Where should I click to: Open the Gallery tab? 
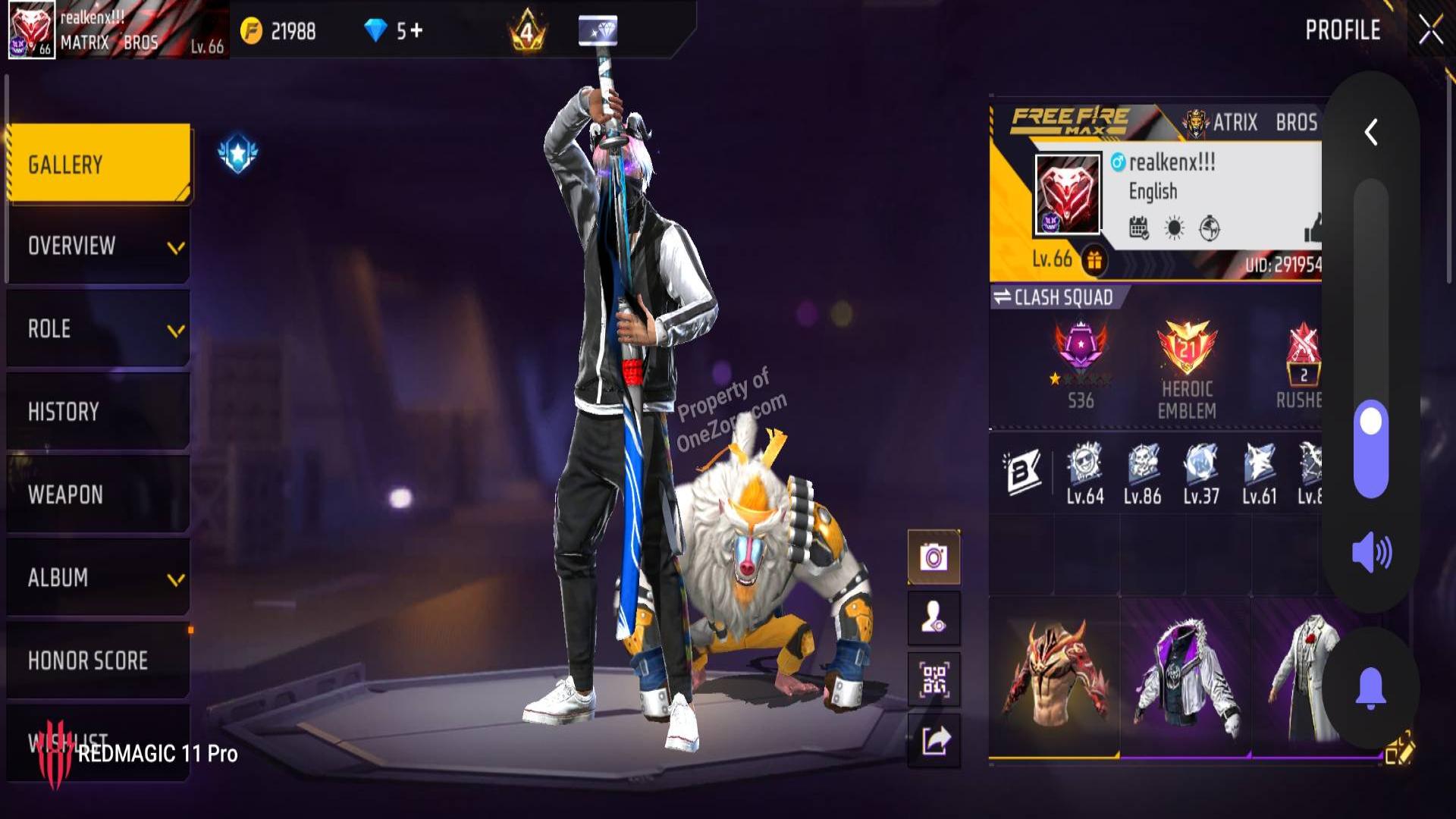click(99, 164)
